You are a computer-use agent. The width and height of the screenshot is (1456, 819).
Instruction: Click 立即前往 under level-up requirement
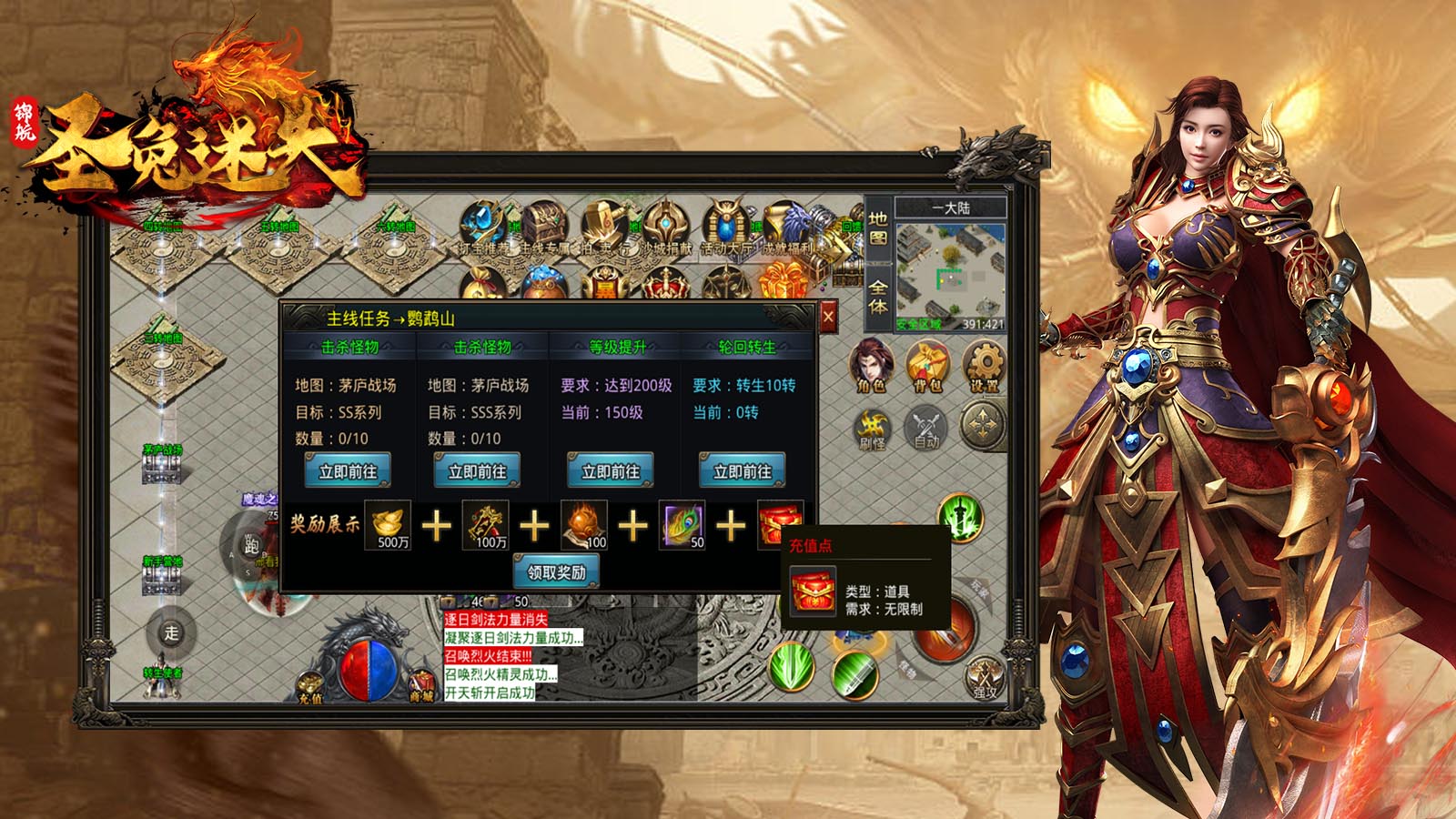pos(611,471)
